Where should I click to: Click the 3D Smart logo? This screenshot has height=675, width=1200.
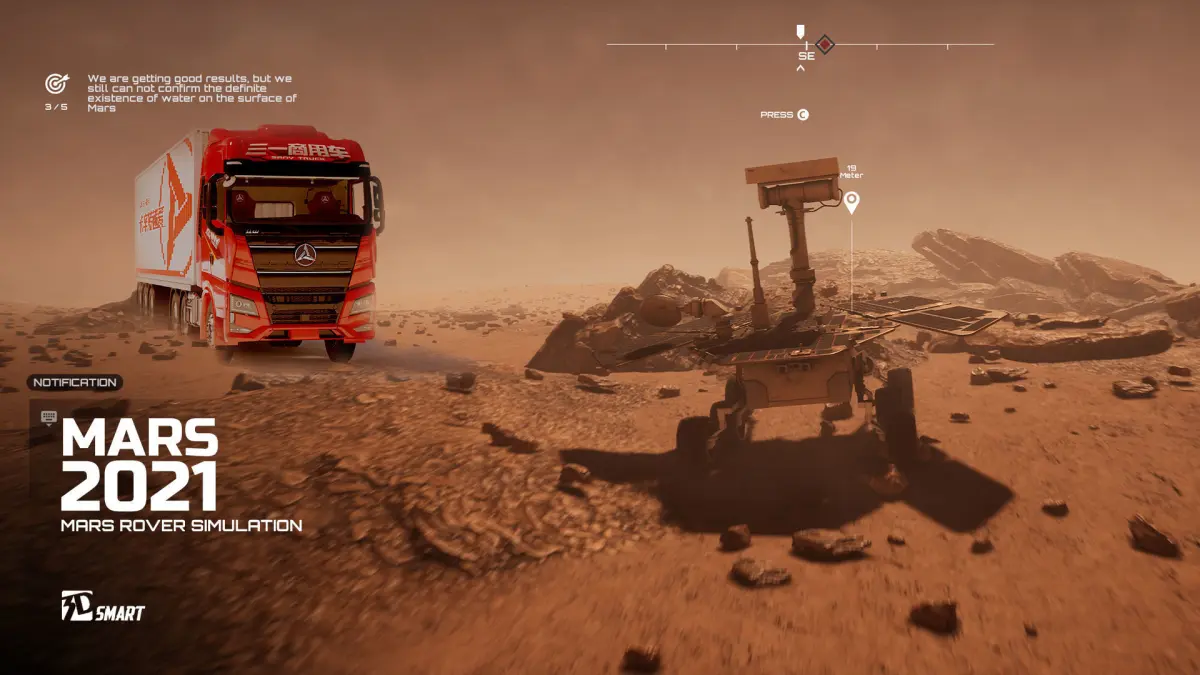click(x=103, y=606)
